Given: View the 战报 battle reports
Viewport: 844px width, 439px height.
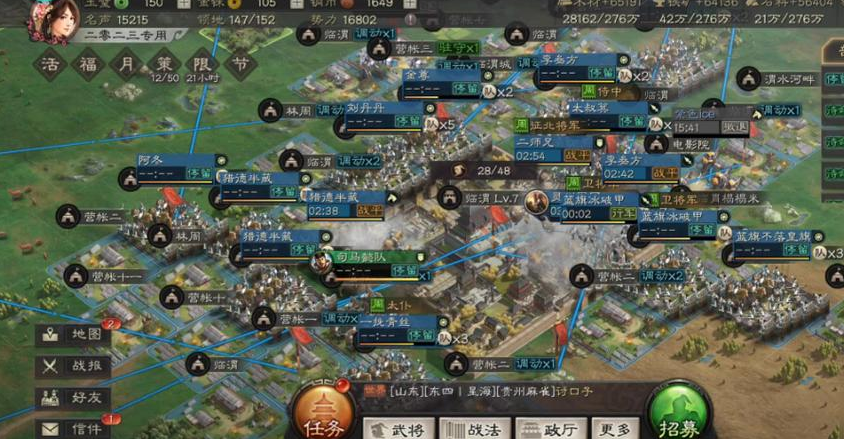Looking at the screenshot, I should [73, 366].
